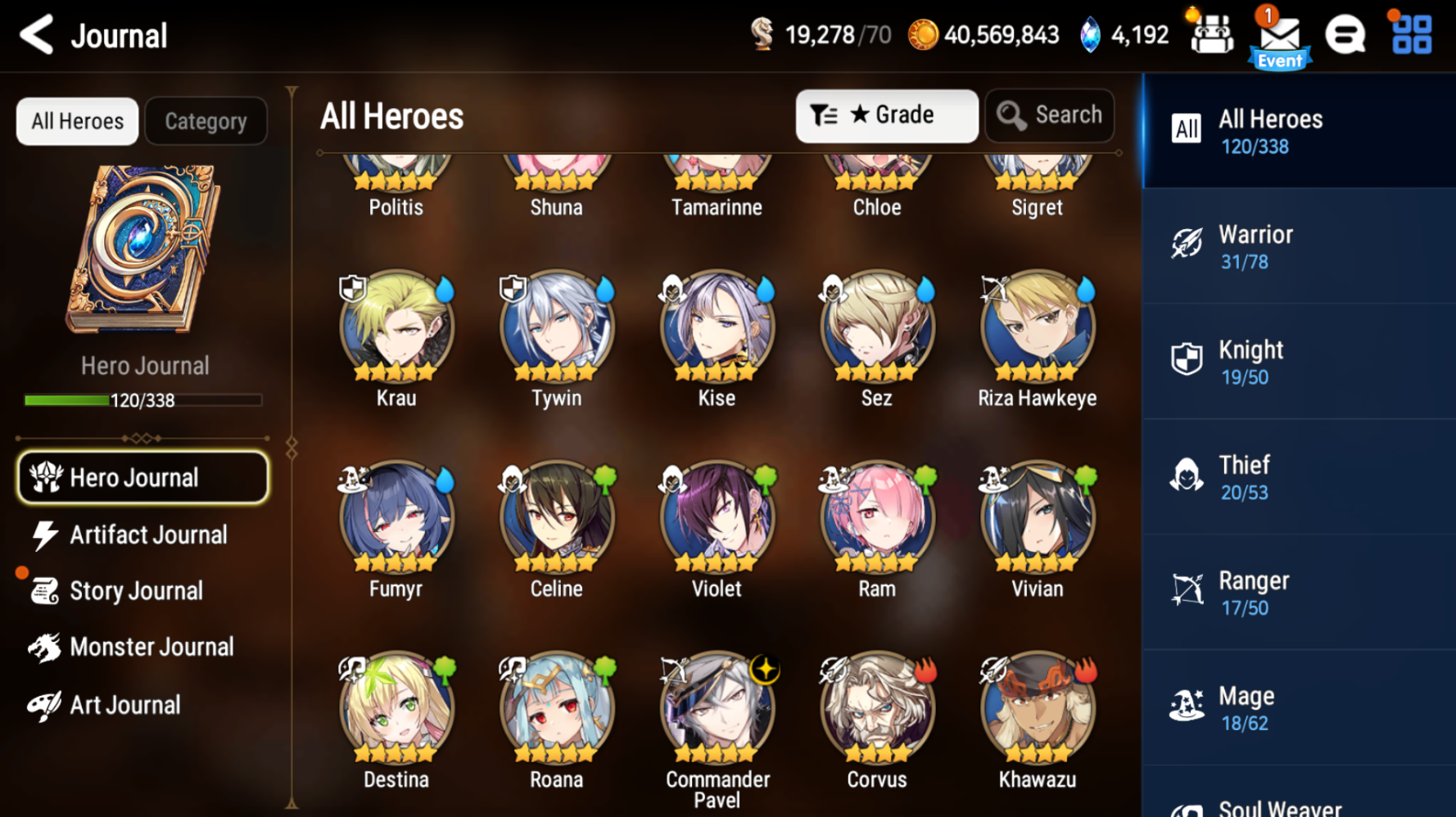1456x817 pixels.
Task: Select Krau's hero portrait
Action: [x=396, y=326]
